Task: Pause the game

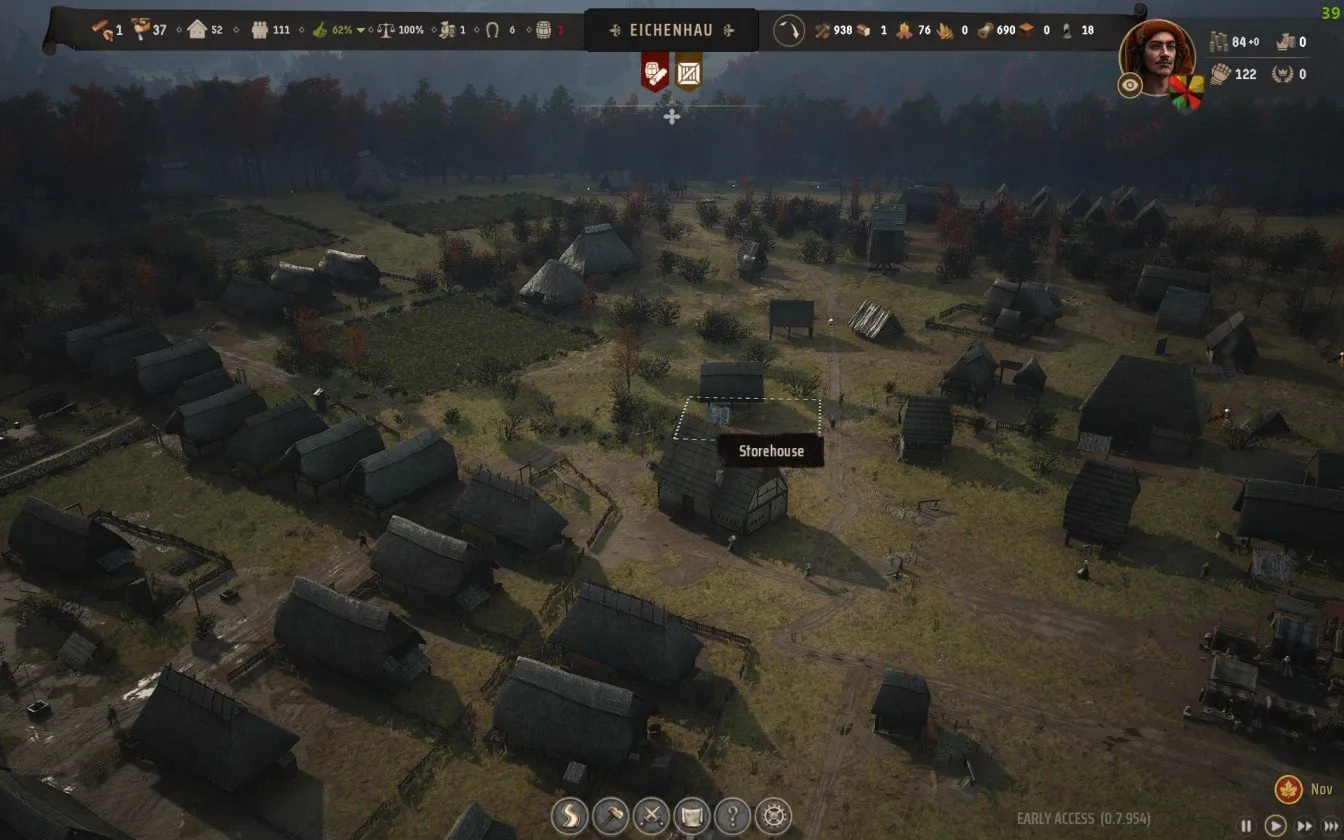Action: [1246, 826]
